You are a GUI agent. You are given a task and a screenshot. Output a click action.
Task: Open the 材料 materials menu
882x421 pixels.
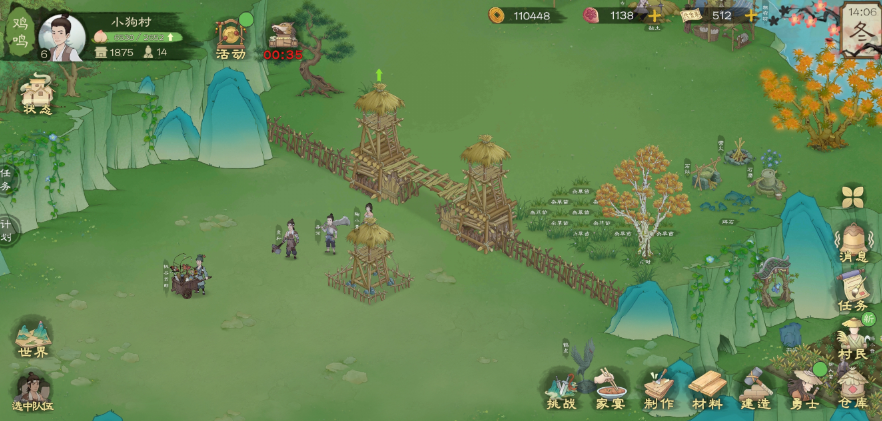(x=707, y=389)
